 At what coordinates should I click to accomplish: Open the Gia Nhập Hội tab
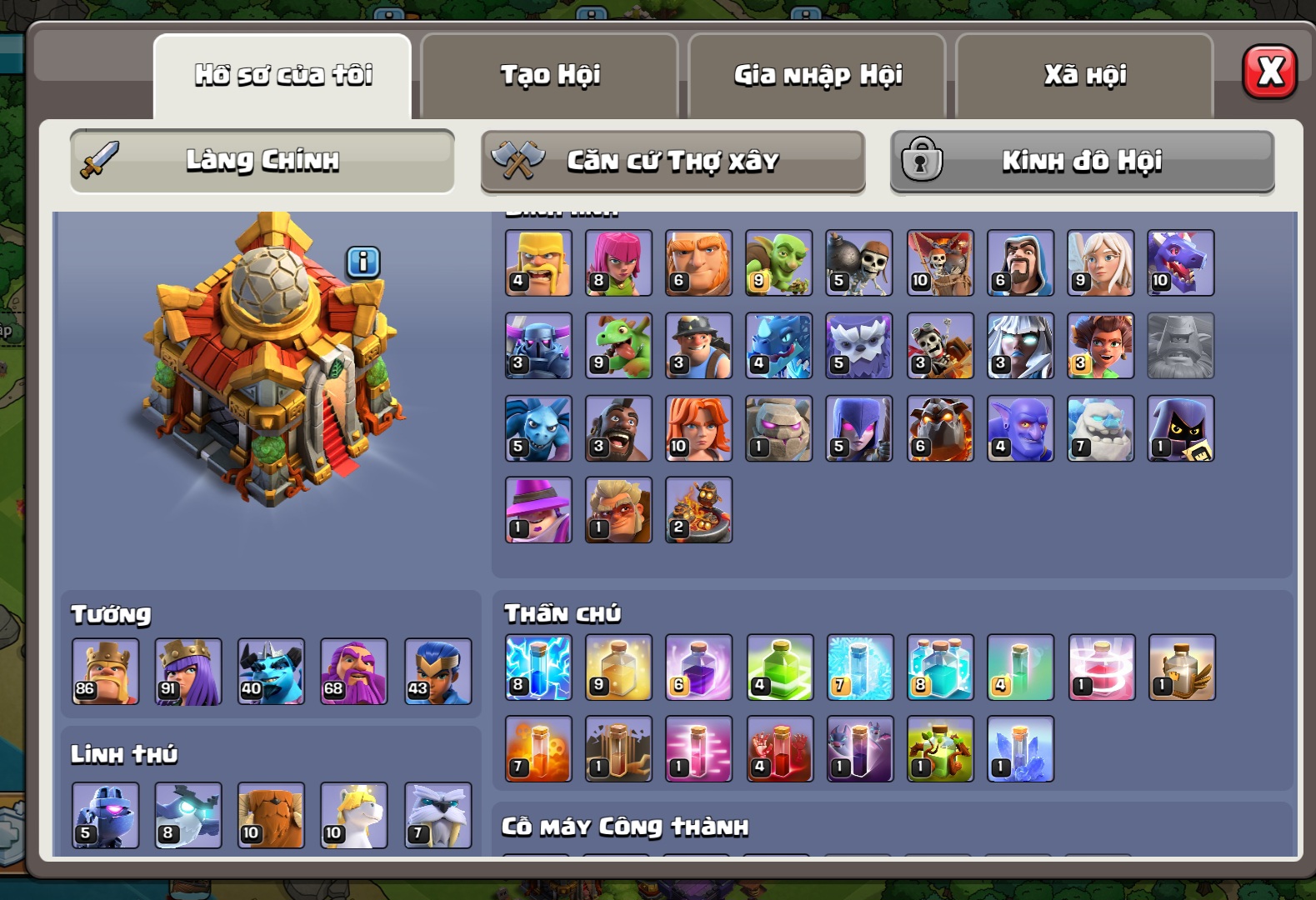(818, 75)
